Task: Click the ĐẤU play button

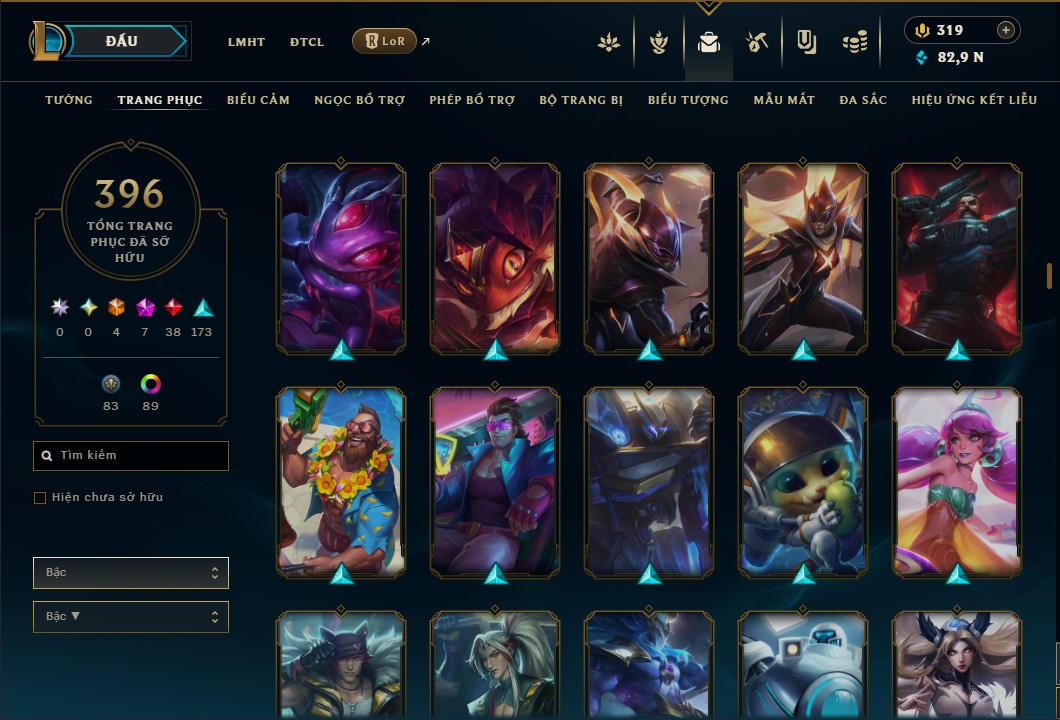Action: 122,41
